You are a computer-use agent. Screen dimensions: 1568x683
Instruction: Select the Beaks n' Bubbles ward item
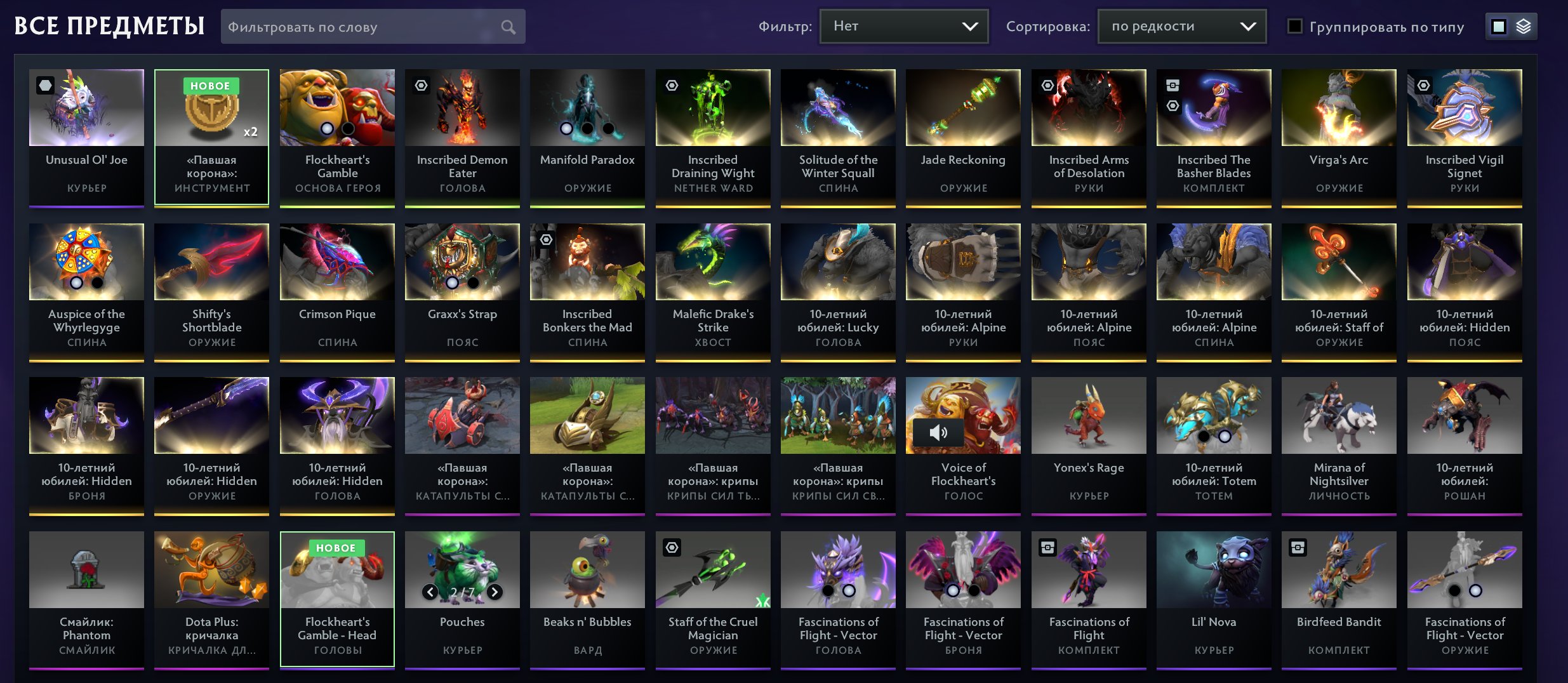point(587,600)
